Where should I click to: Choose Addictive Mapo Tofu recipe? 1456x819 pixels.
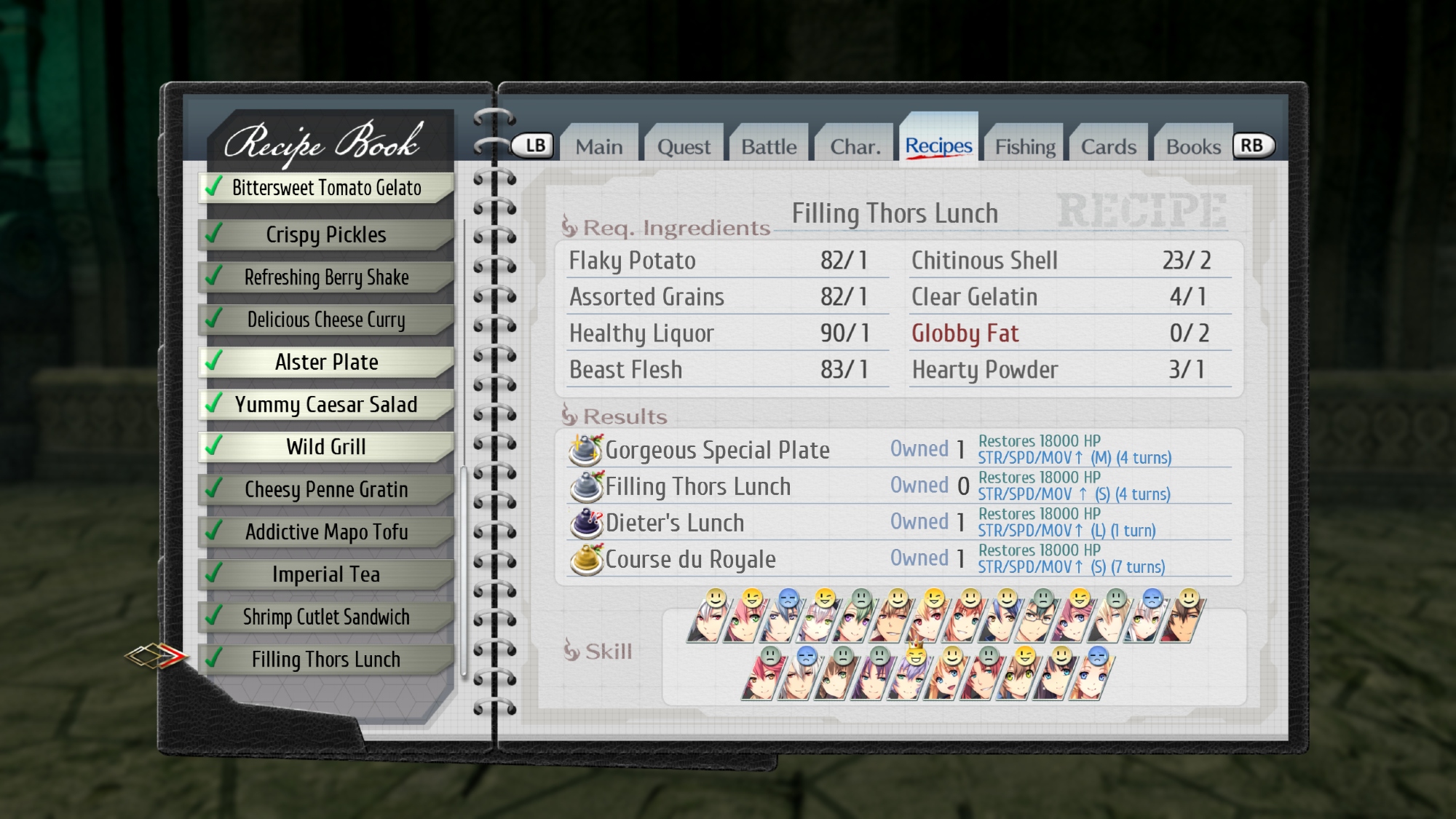[x=326, y=531]
